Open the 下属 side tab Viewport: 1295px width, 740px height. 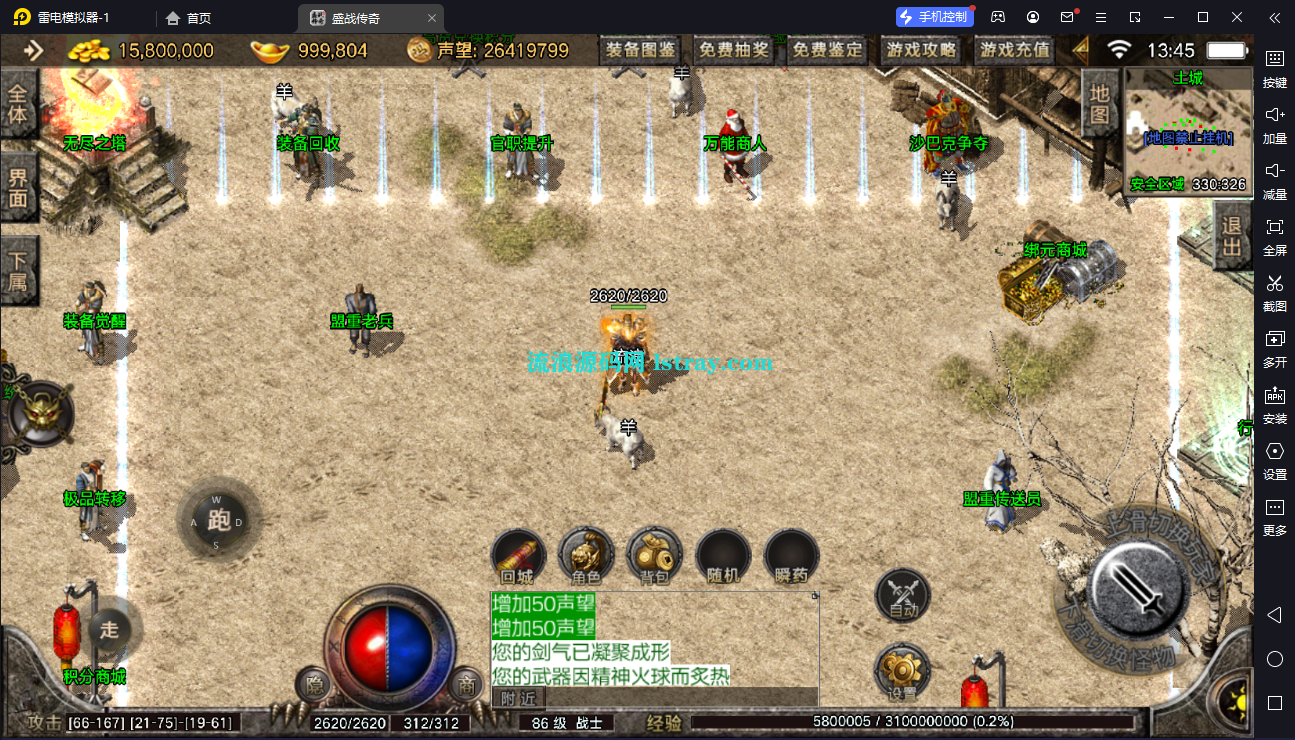pos(18,270)
